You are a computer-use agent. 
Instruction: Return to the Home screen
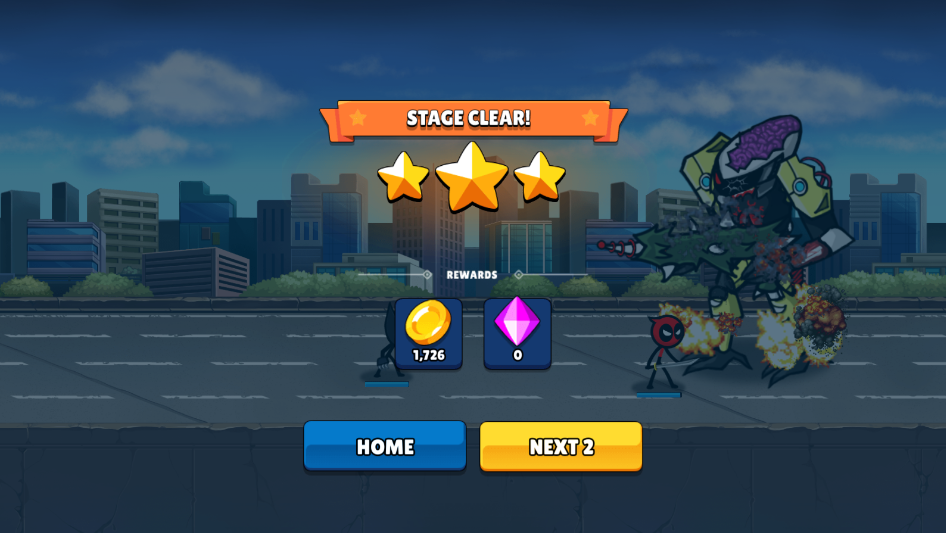tap(385, 446)
